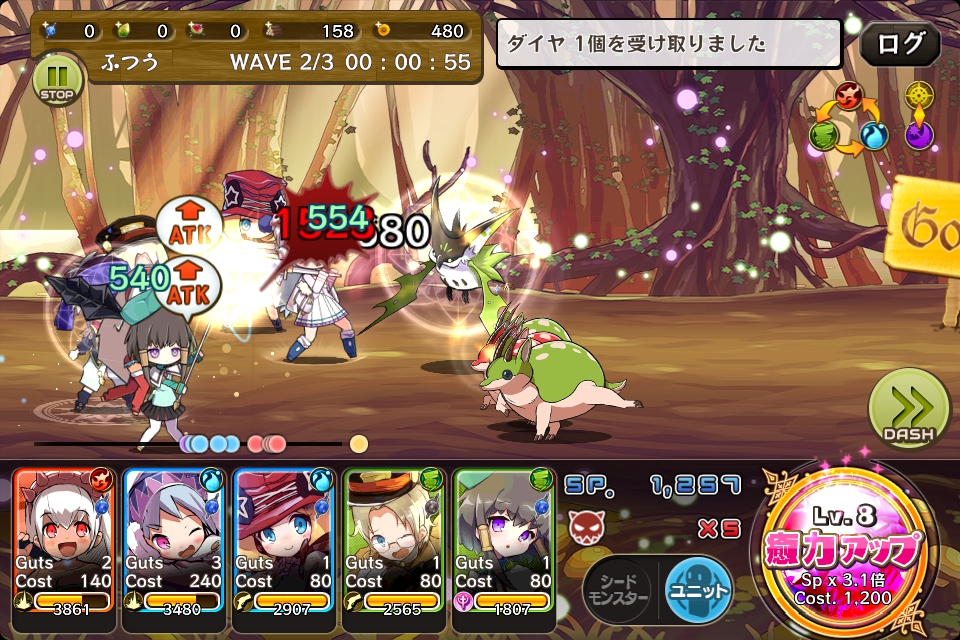Switch to the ユニット tab

tap(698, 588)
